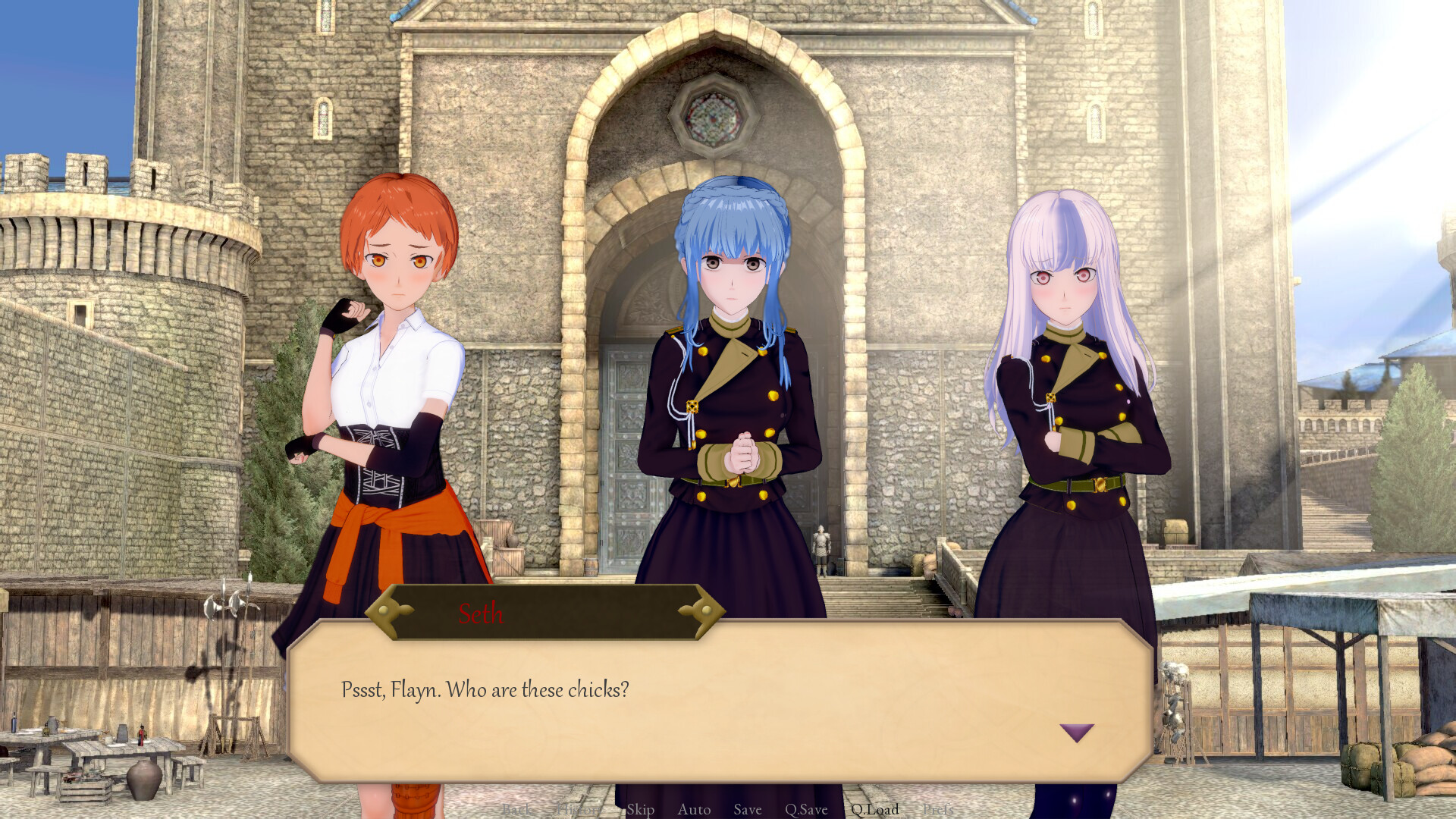Enable Auto mode
The height and width of the screenshot is (819, 1456).
click(693, 810)
